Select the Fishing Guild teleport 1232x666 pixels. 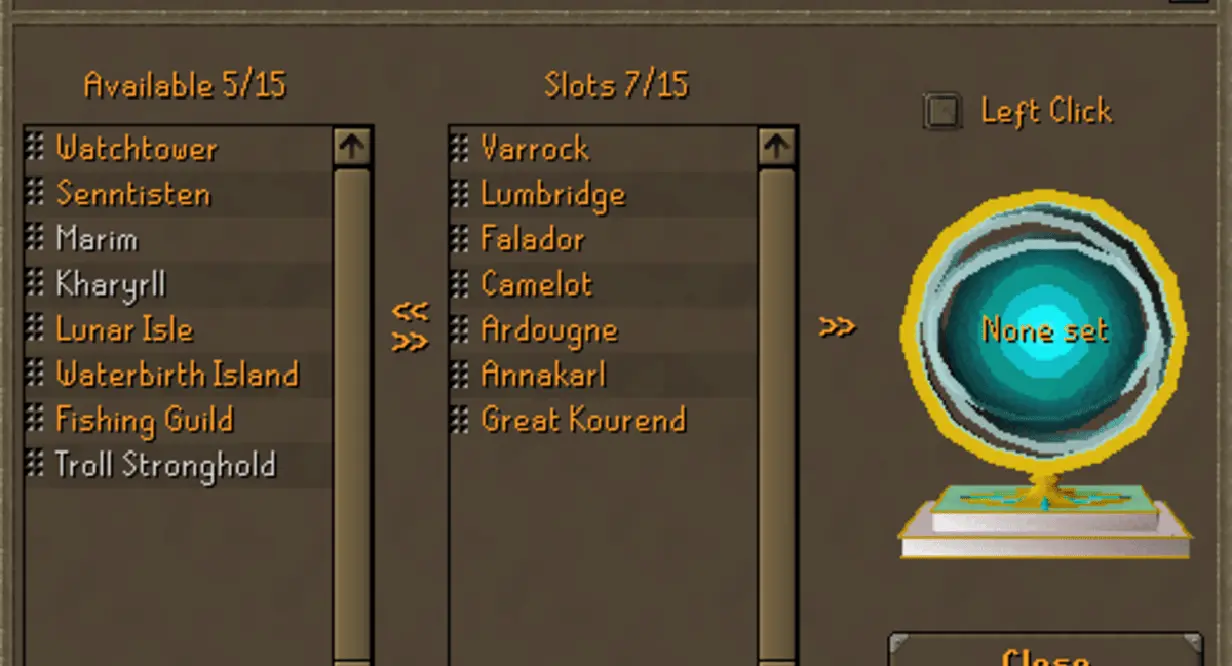point(144,420)
